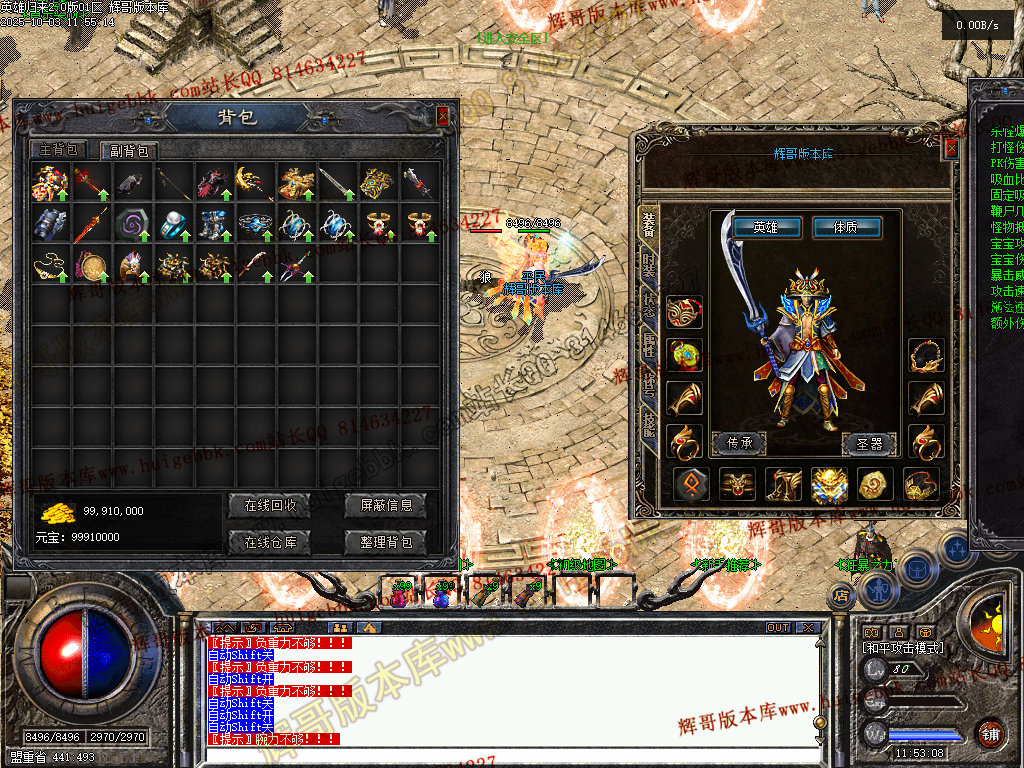
Task: Sort items with 整理背包
Action: (x=385, y=542)
